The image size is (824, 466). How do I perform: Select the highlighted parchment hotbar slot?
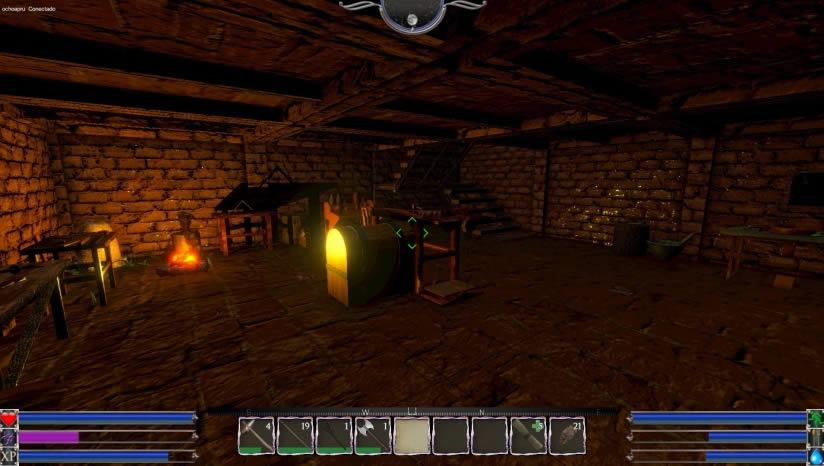[x=411, y=436]
